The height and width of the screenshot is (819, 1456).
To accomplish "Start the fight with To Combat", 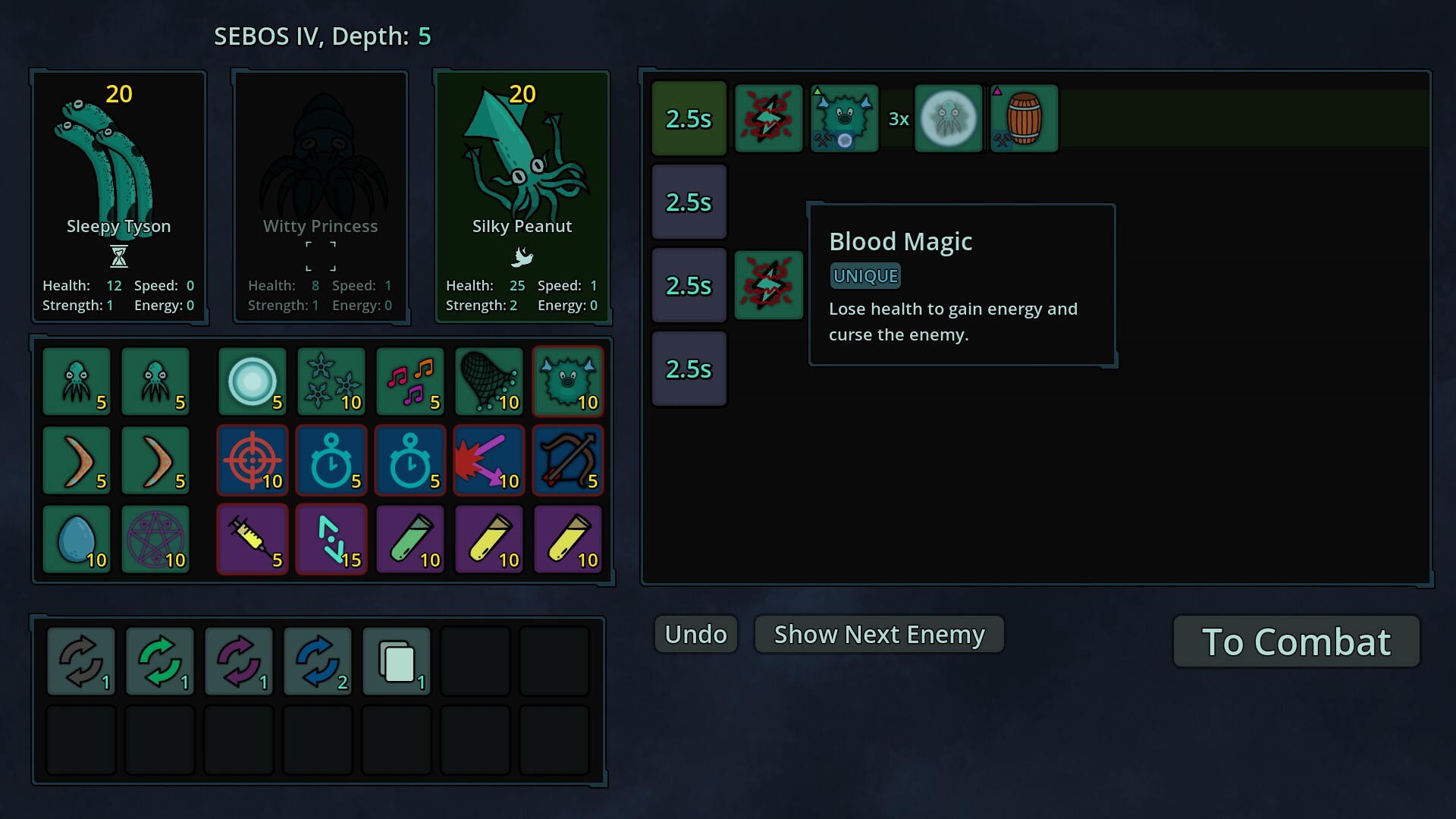I will [x=1296, y=642].
